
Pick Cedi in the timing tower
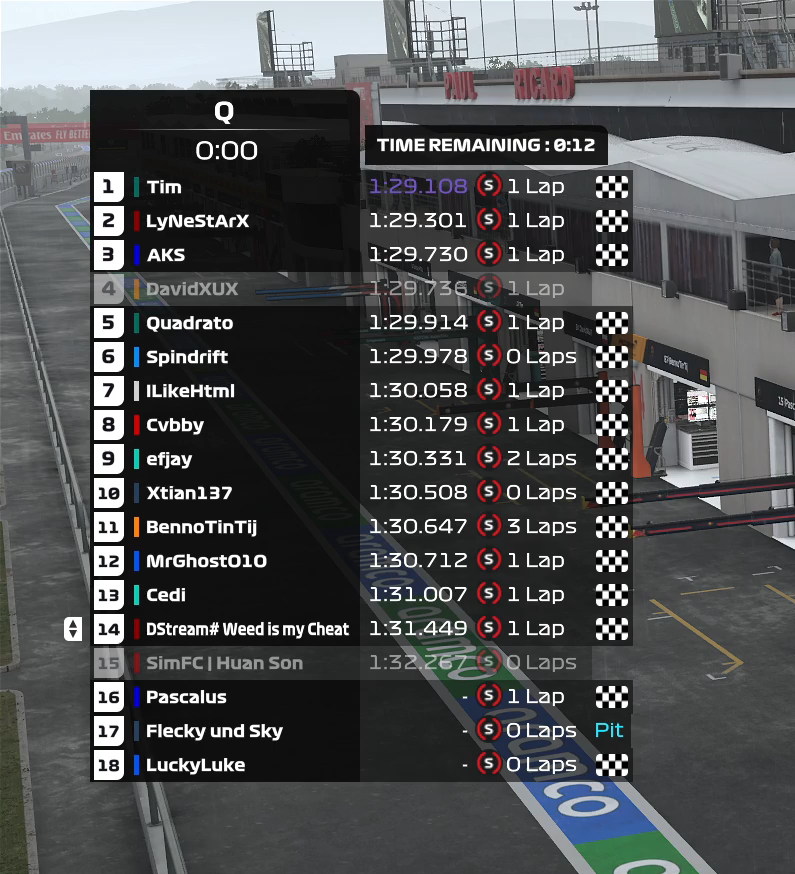[x=166, y=595]
